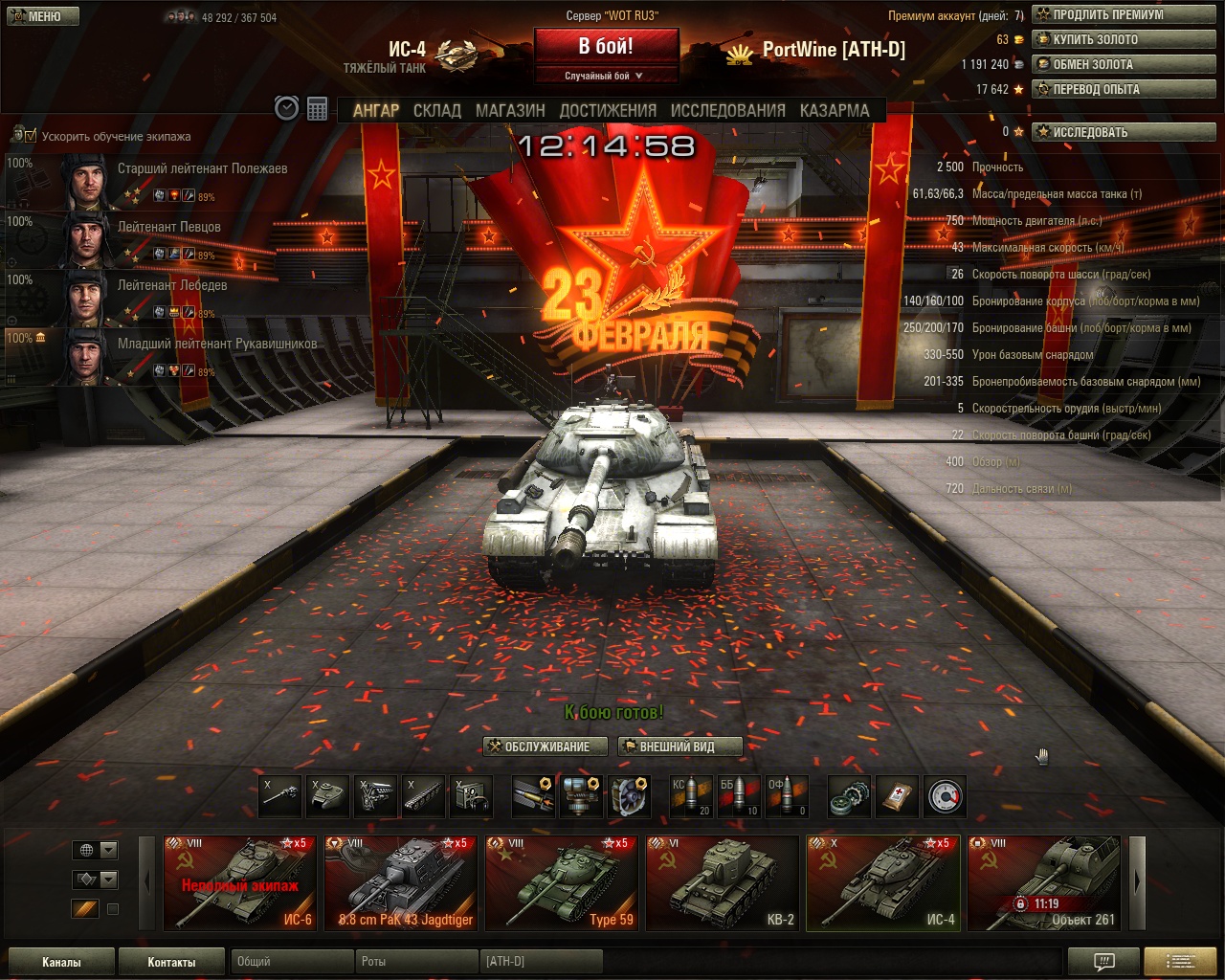Open the Случайный бой battle type dropdown
Image resolution: width=1225 pixels, height=980 pixels.
click(605, 76)
